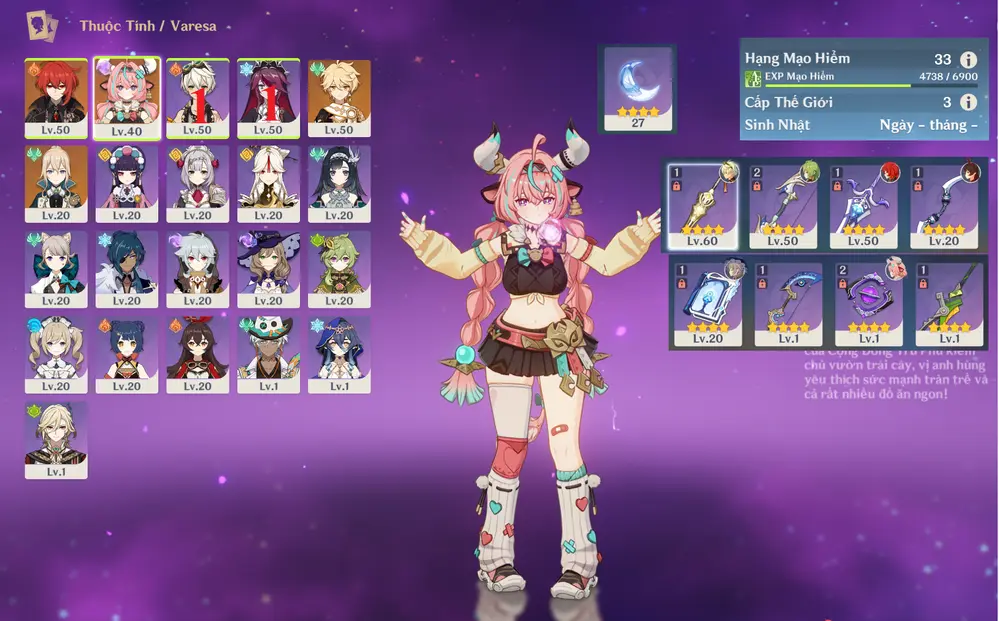Open the crescent moon item with count 27
This screenshot has width=999, height=621.
pyautogui.click(x=637, y=88)
